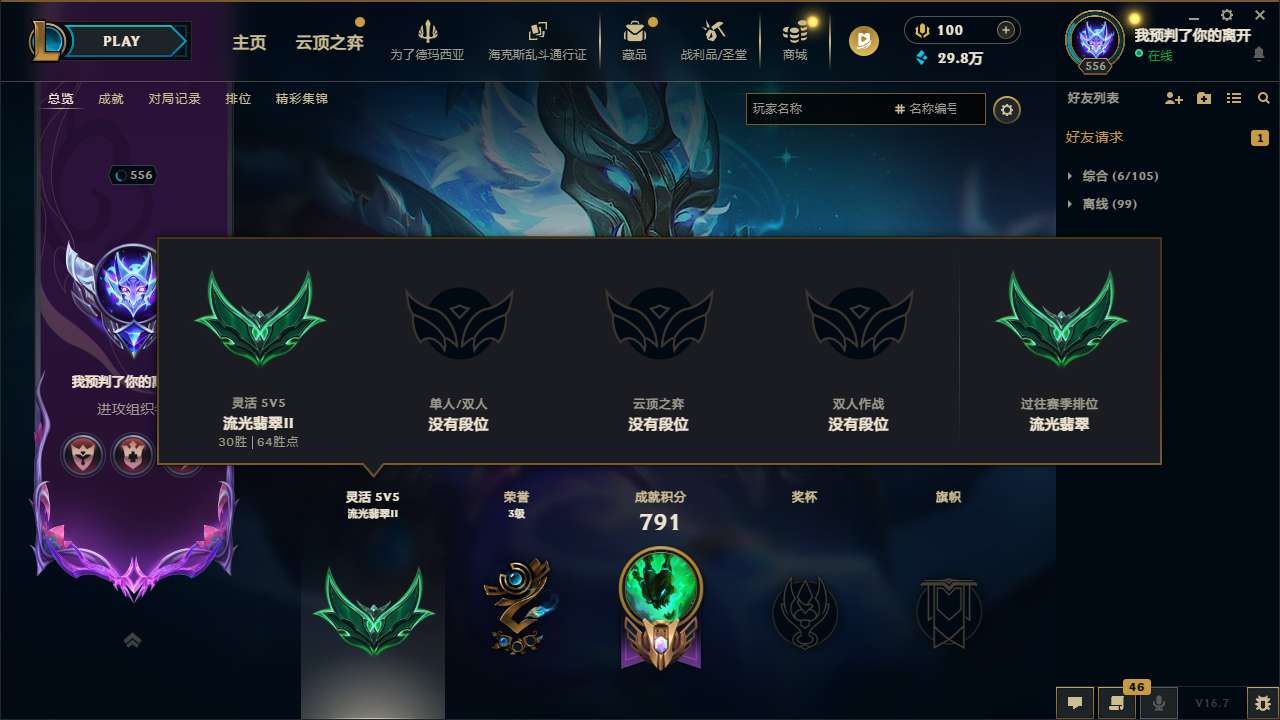
Task: Create a friend group with the folder-plus icon
Action: coord(1203,98)
